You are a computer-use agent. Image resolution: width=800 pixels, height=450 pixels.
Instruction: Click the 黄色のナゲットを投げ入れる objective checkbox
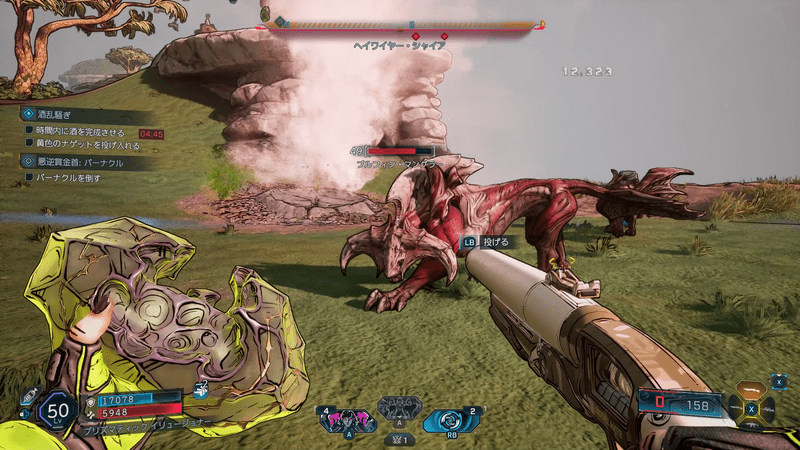pos(29,145)
